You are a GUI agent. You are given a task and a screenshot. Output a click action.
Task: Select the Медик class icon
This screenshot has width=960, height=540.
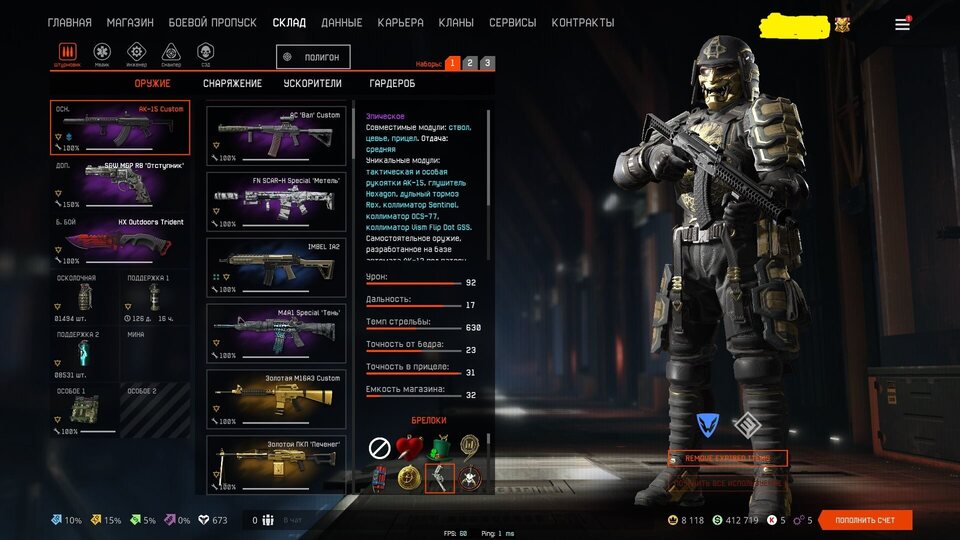pos(102,52)
